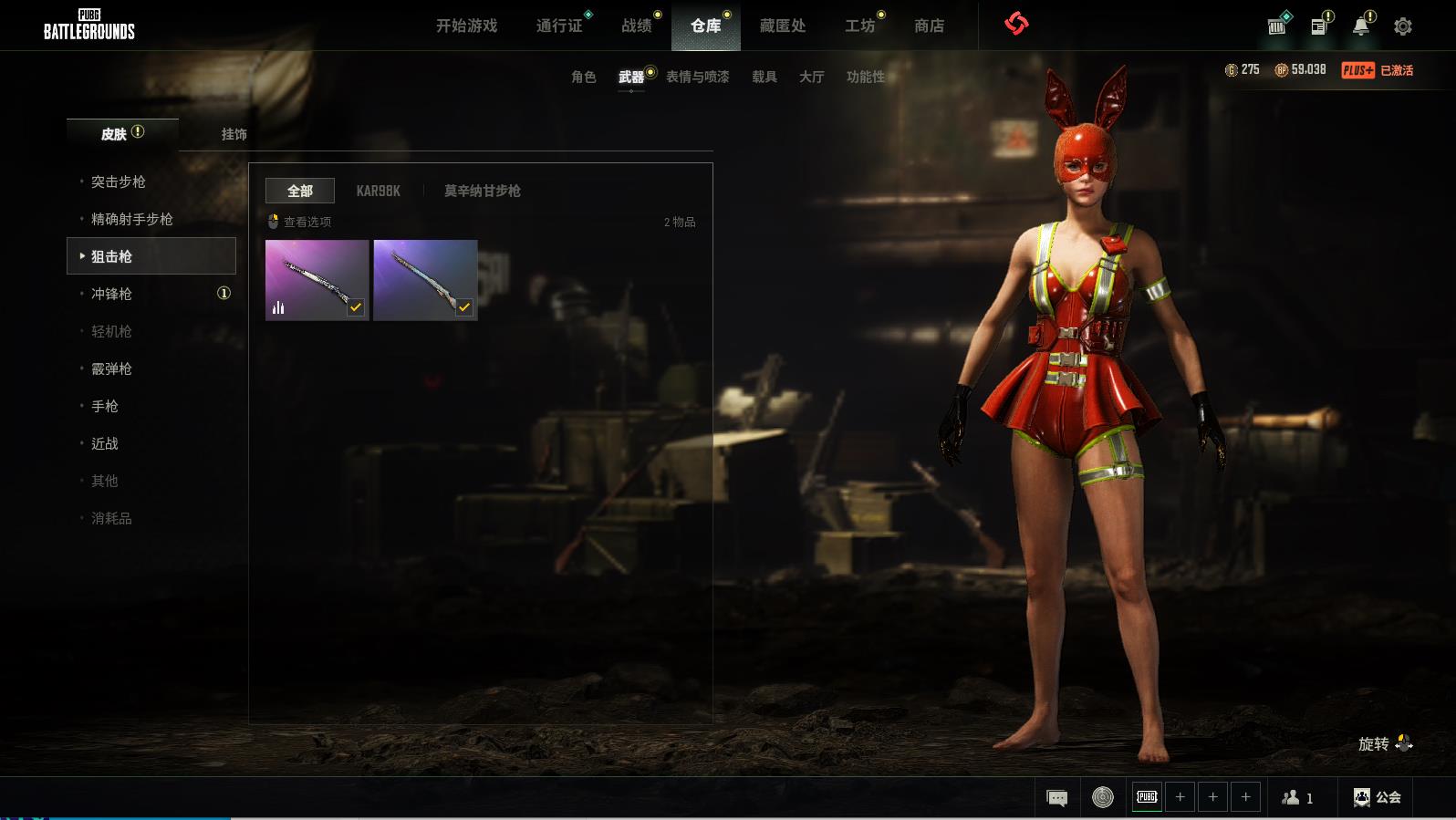Select the 冲锋枪 SMG category
The height and width of the screenshot is (820, 1456).
[111, 294]
